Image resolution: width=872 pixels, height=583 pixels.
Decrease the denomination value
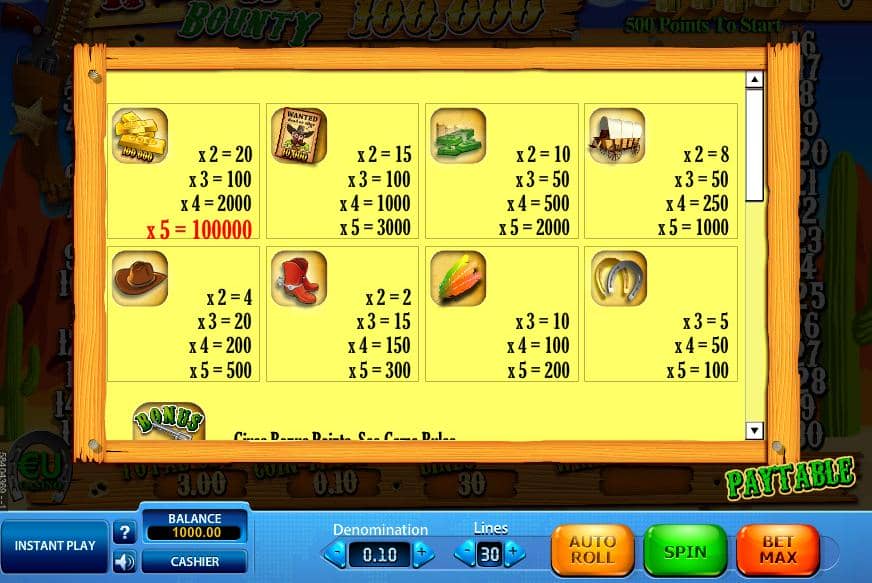pos(337,552)
